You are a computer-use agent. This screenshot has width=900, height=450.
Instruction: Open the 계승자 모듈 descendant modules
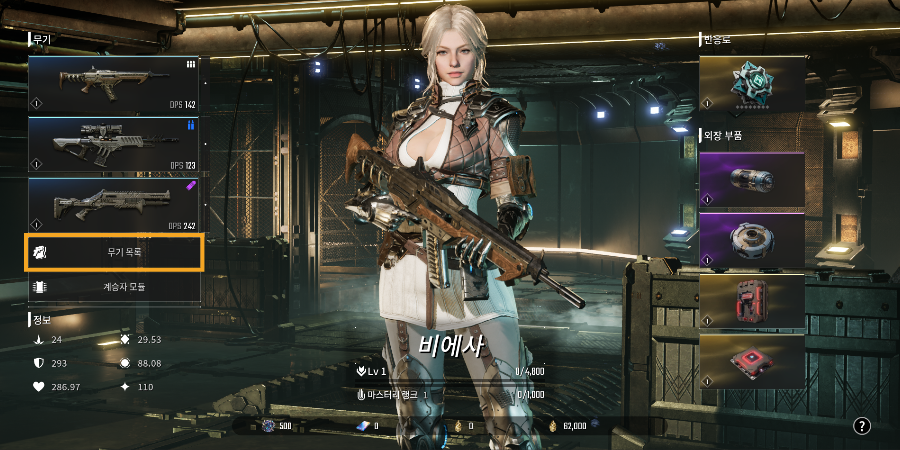click(x=113, y=287)
